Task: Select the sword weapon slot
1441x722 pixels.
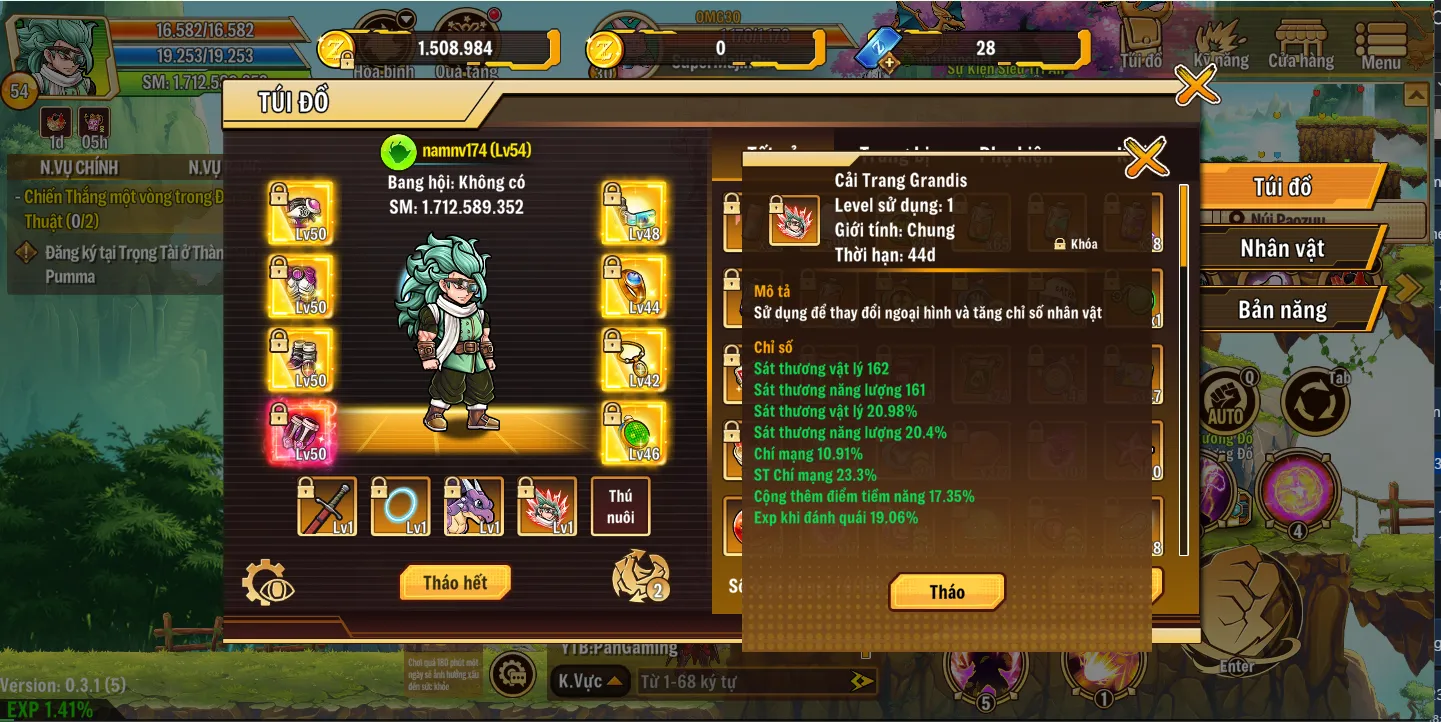Action: [327, 506]
